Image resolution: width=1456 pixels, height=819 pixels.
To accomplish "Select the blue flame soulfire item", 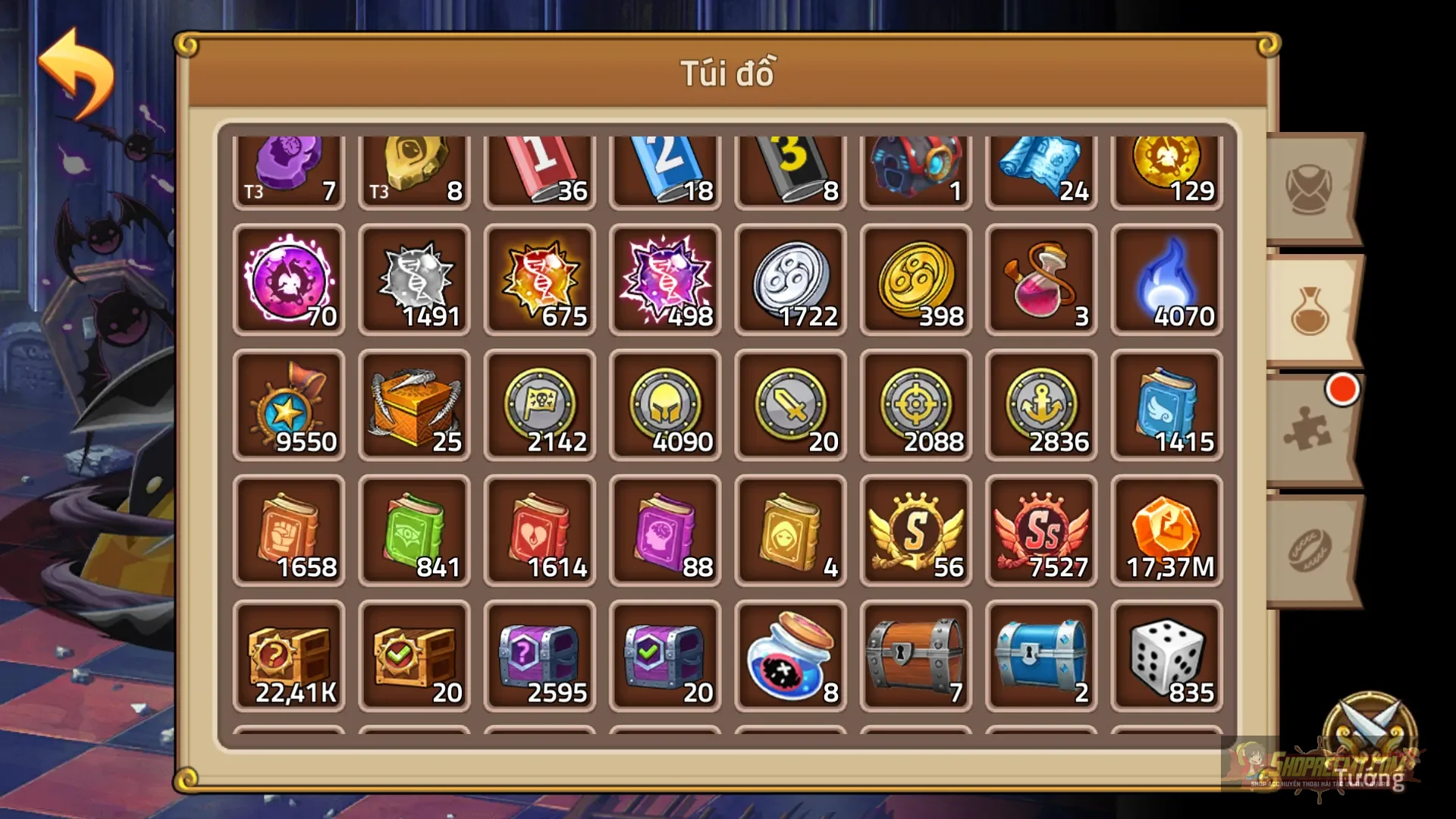I will point(1166,282).
